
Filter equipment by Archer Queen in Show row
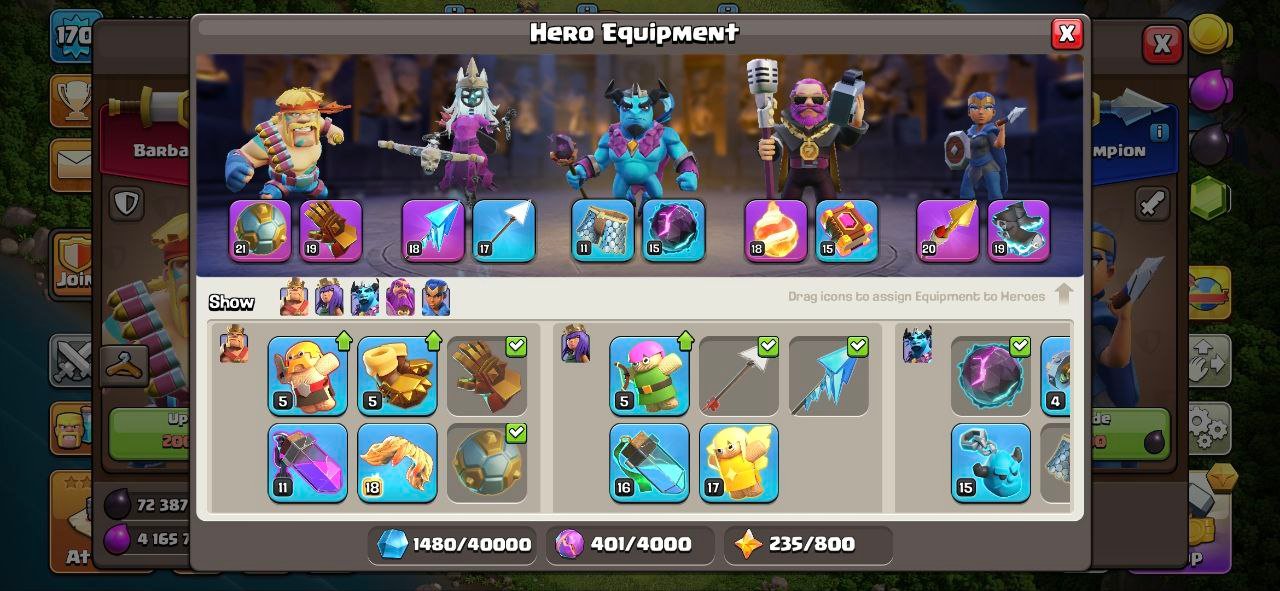coord(329,298)
